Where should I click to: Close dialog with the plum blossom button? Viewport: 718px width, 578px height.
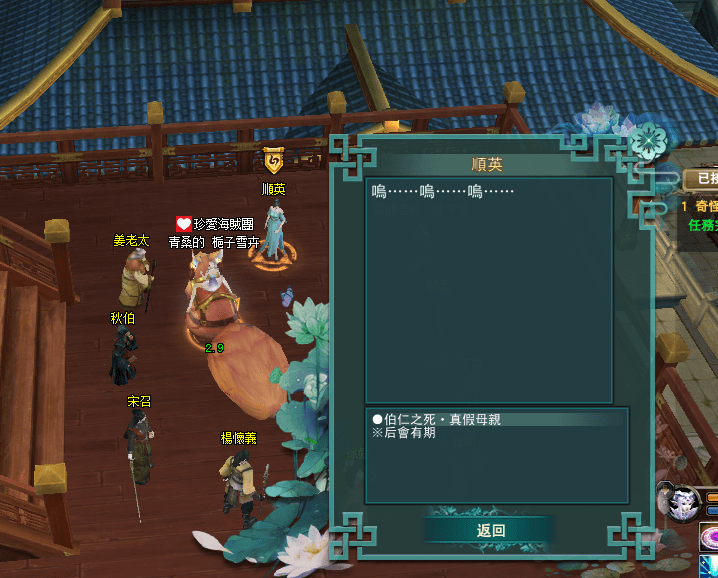click(x=649, y=139)
